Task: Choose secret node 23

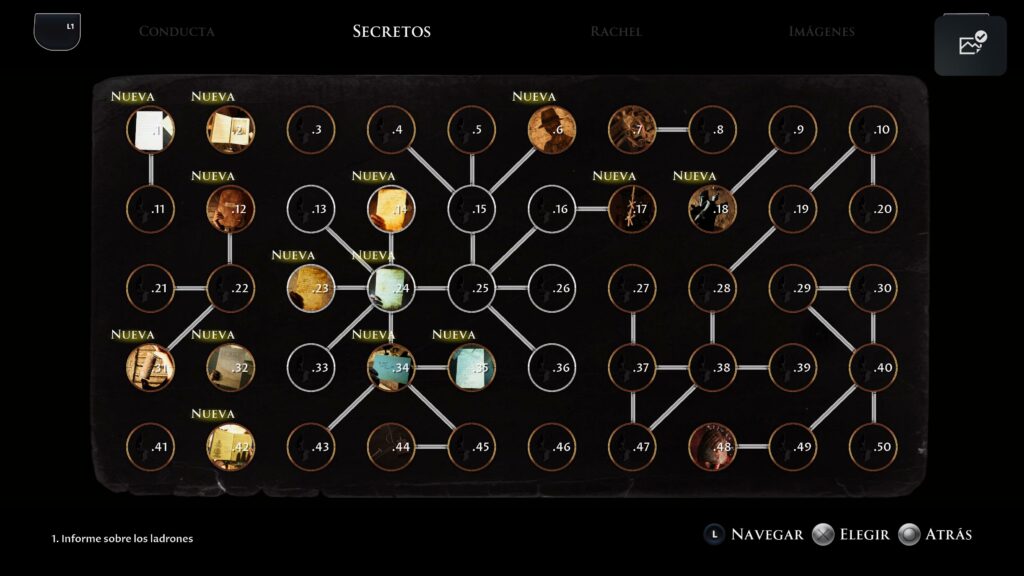Action: point(311,288)
